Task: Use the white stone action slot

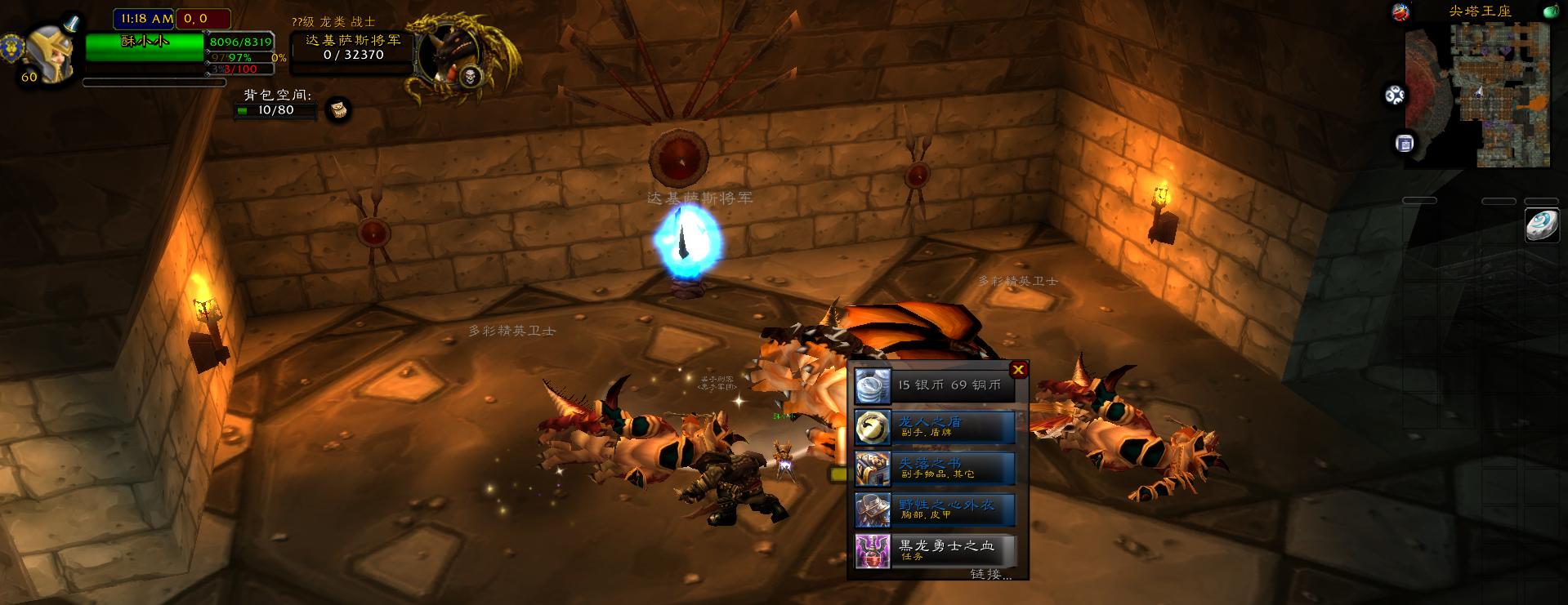Action: (1542, 225)
